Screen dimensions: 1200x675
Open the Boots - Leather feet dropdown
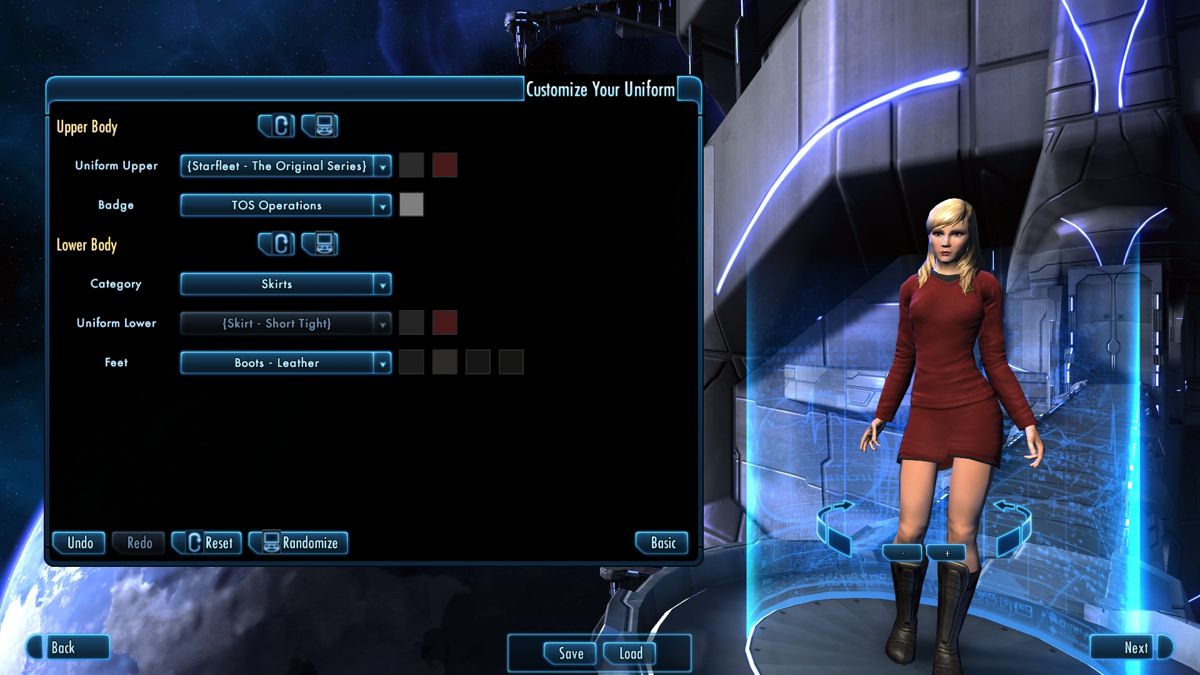point(285,363)
